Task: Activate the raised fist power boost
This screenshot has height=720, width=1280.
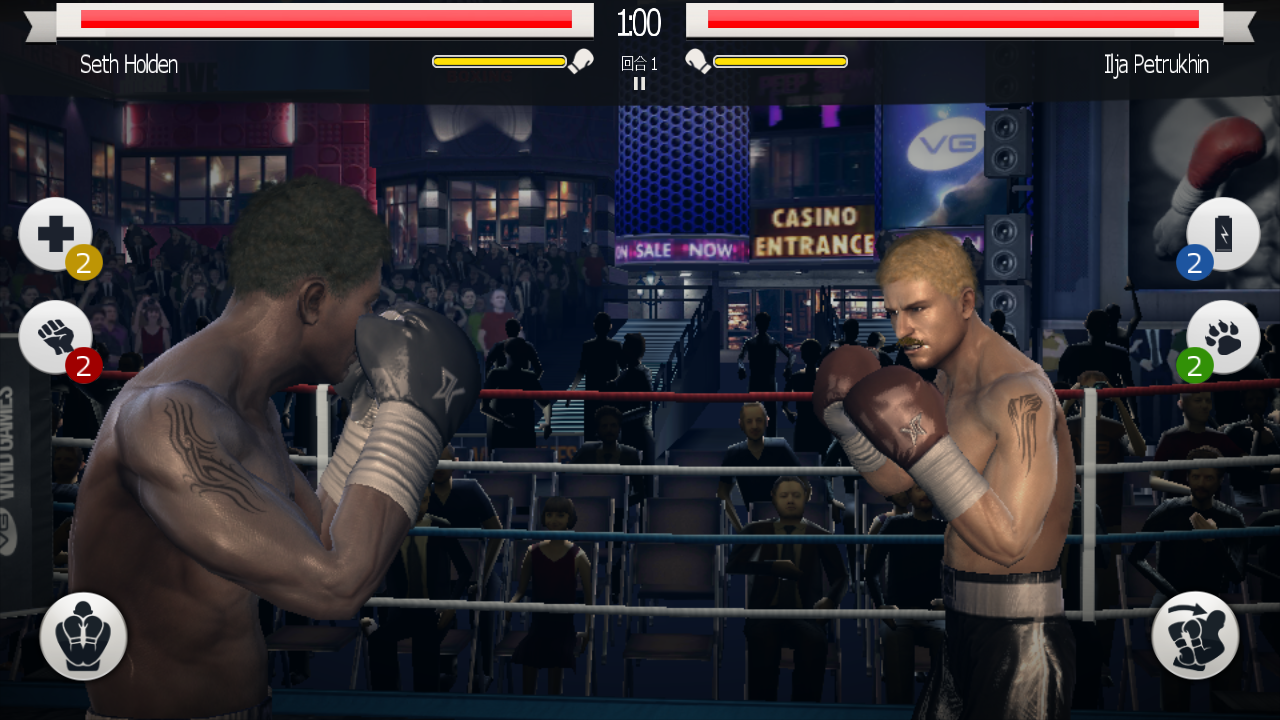Action: 55,338
